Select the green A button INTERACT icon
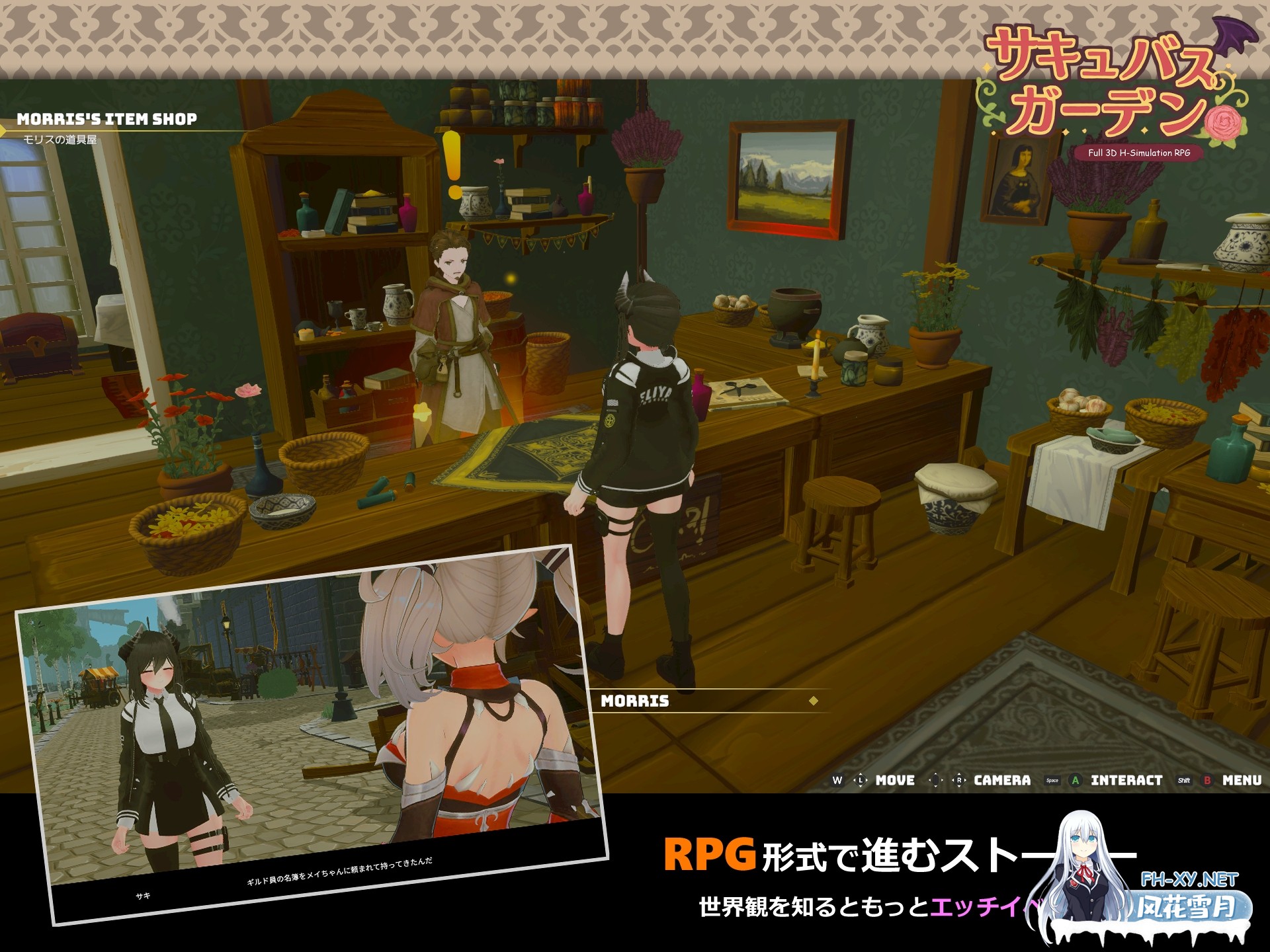The image size is (1270, 952). (1075, 780)
